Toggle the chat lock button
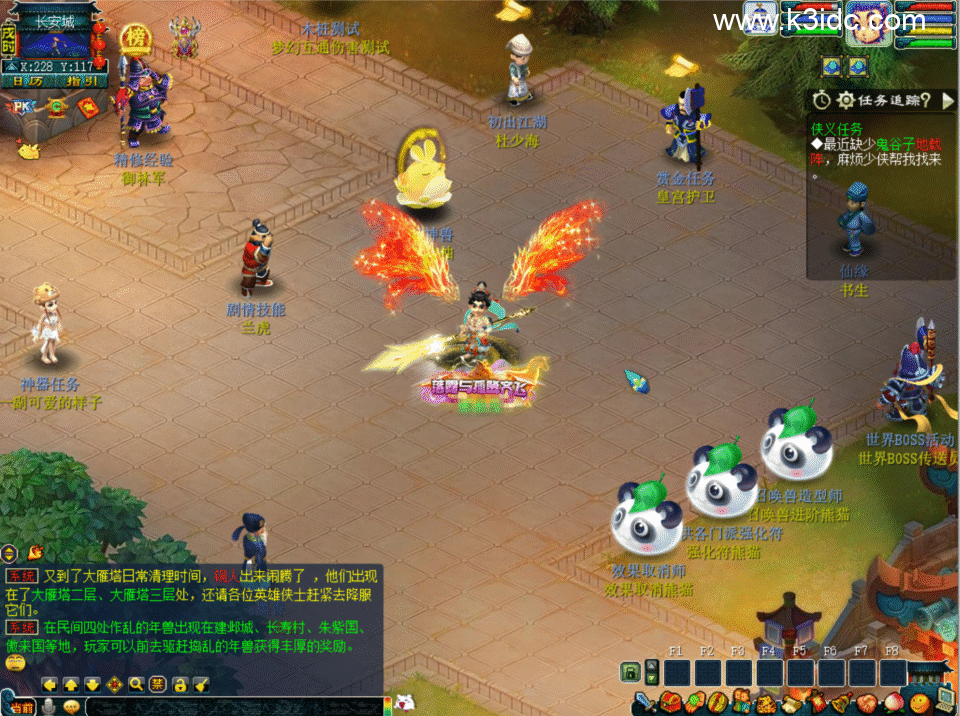 [179, 685]
